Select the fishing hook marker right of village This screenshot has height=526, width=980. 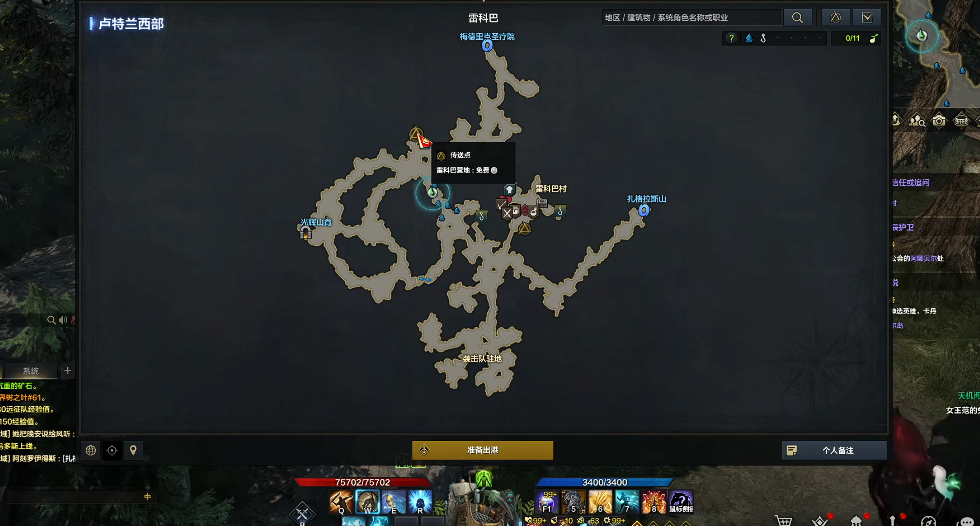coord(560,212)
